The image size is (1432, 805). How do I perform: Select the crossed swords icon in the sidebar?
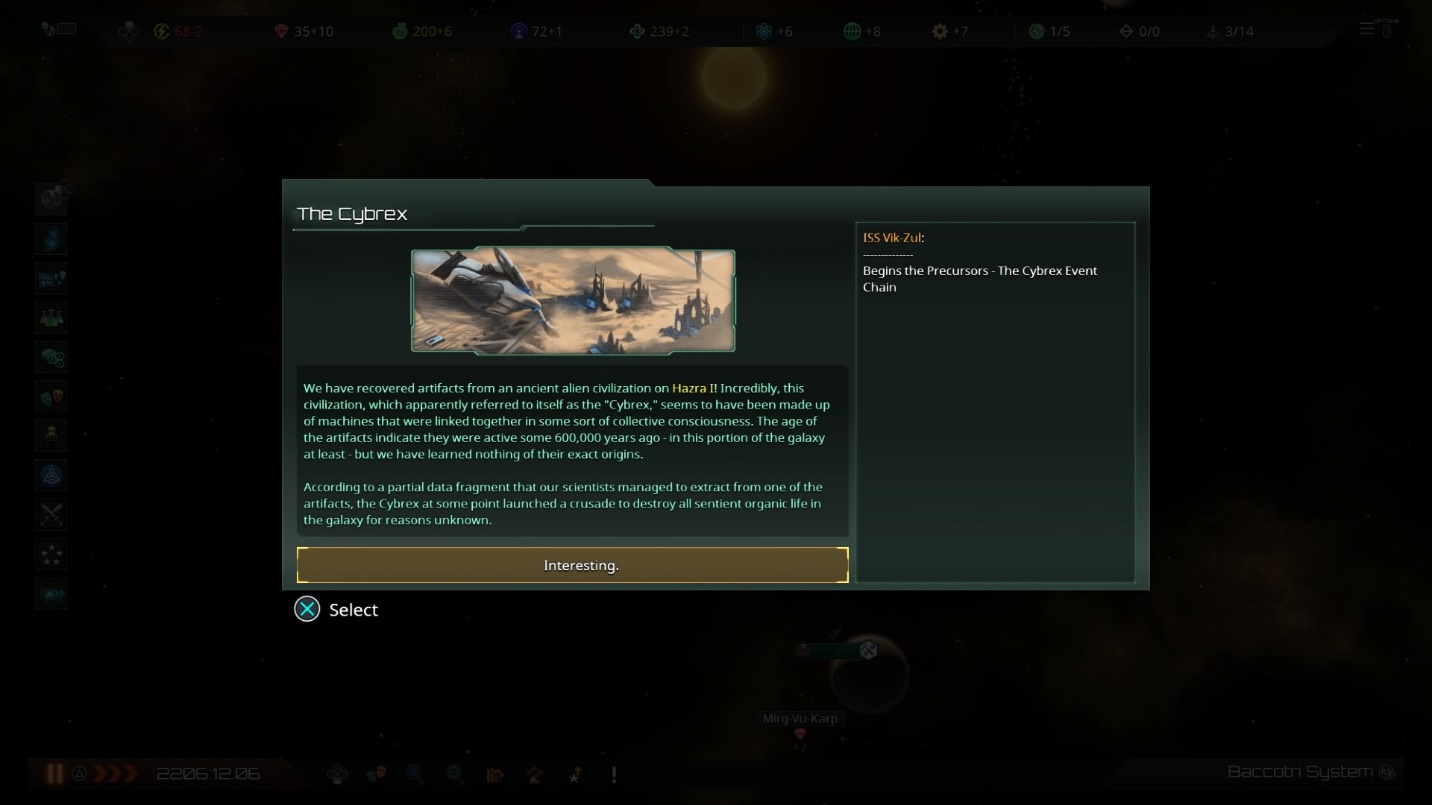52,514
